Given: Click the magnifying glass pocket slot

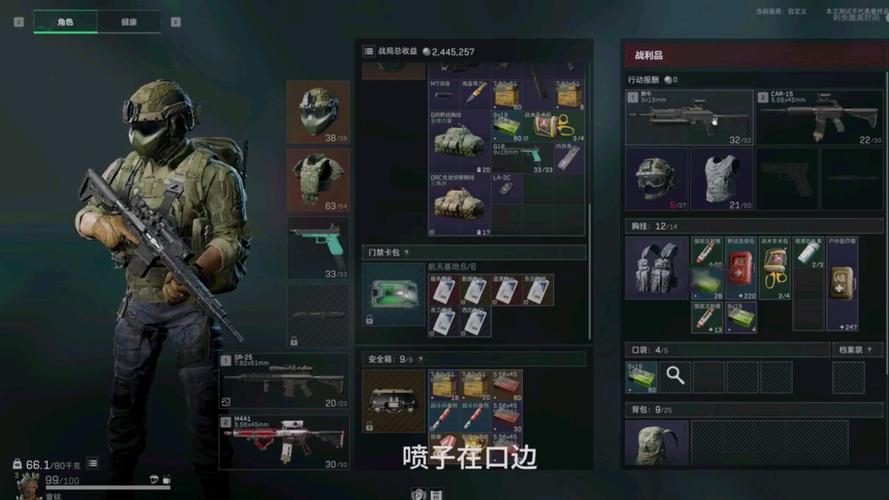Looking at the screenshot, I should pyautogui.click(x=676, y=376).
